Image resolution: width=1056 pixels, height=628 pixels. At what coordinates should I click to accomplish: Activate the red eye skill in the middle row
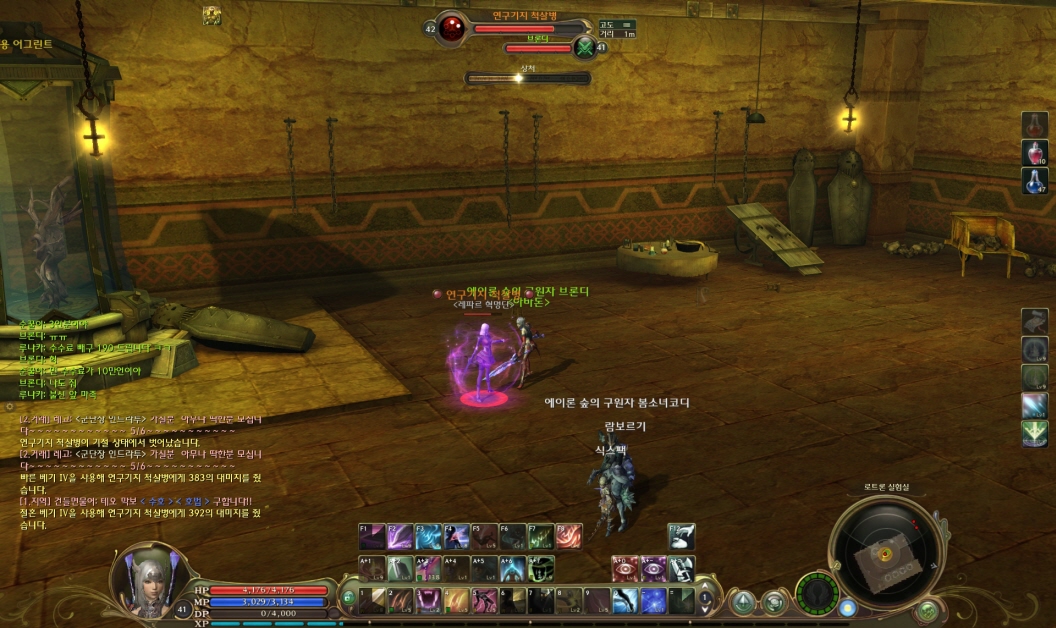pos(625,569)
